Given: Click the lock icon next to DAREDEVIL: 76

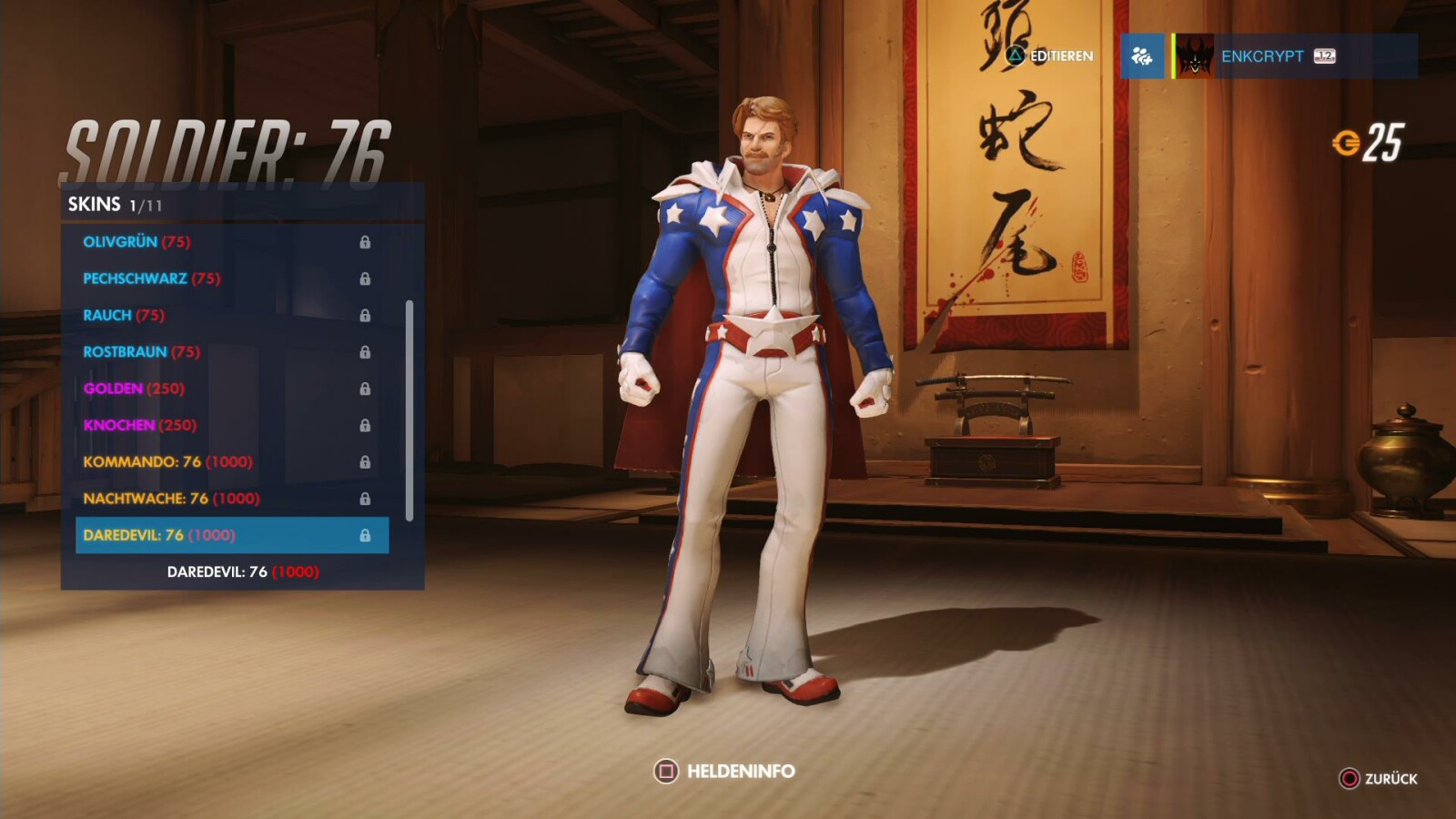Looking at the screenshot, I should (368, 534).
